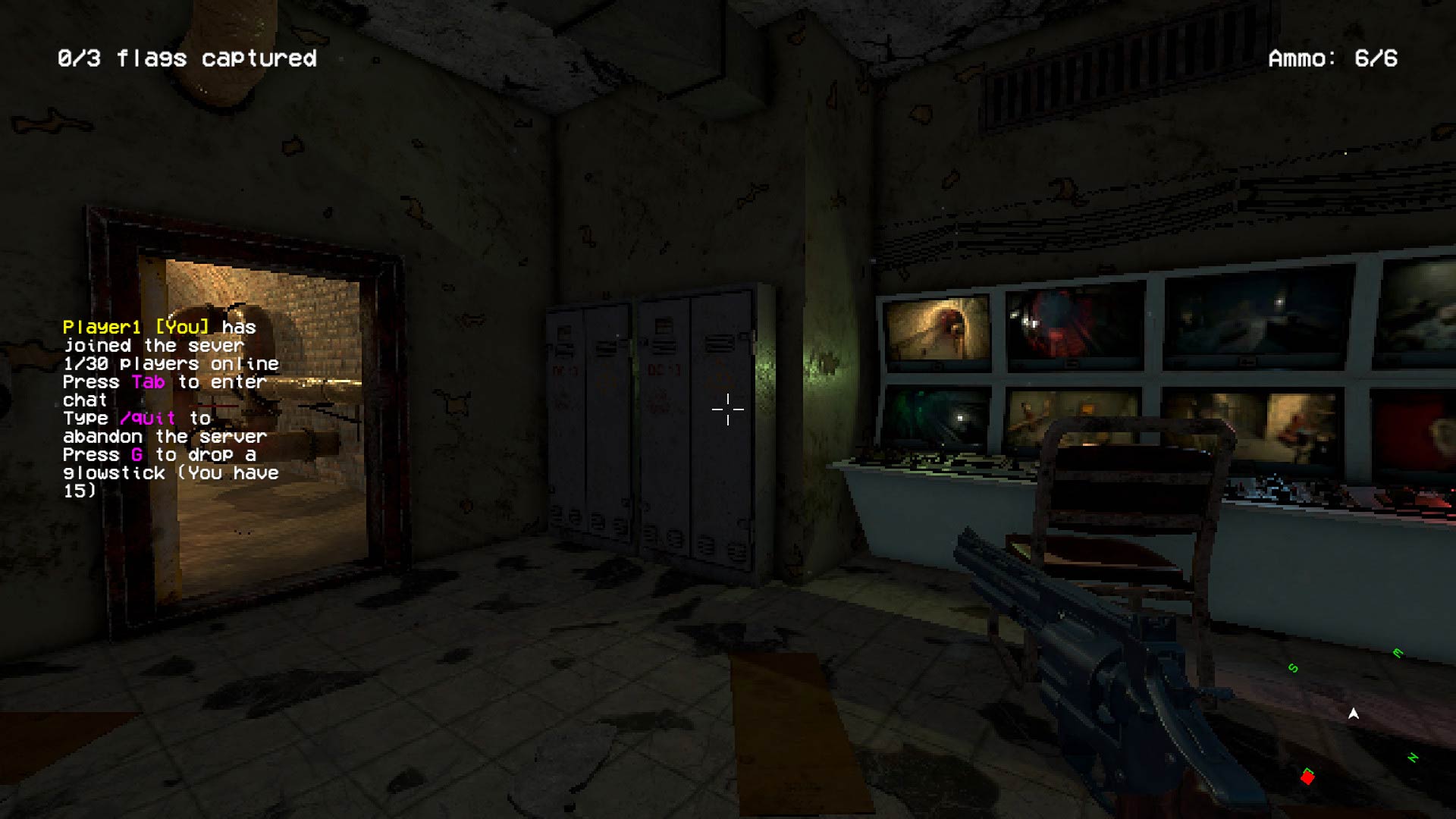The image size is (1456, 819).
Task: Click the green E compass letter
Action: click(1398, 652)
